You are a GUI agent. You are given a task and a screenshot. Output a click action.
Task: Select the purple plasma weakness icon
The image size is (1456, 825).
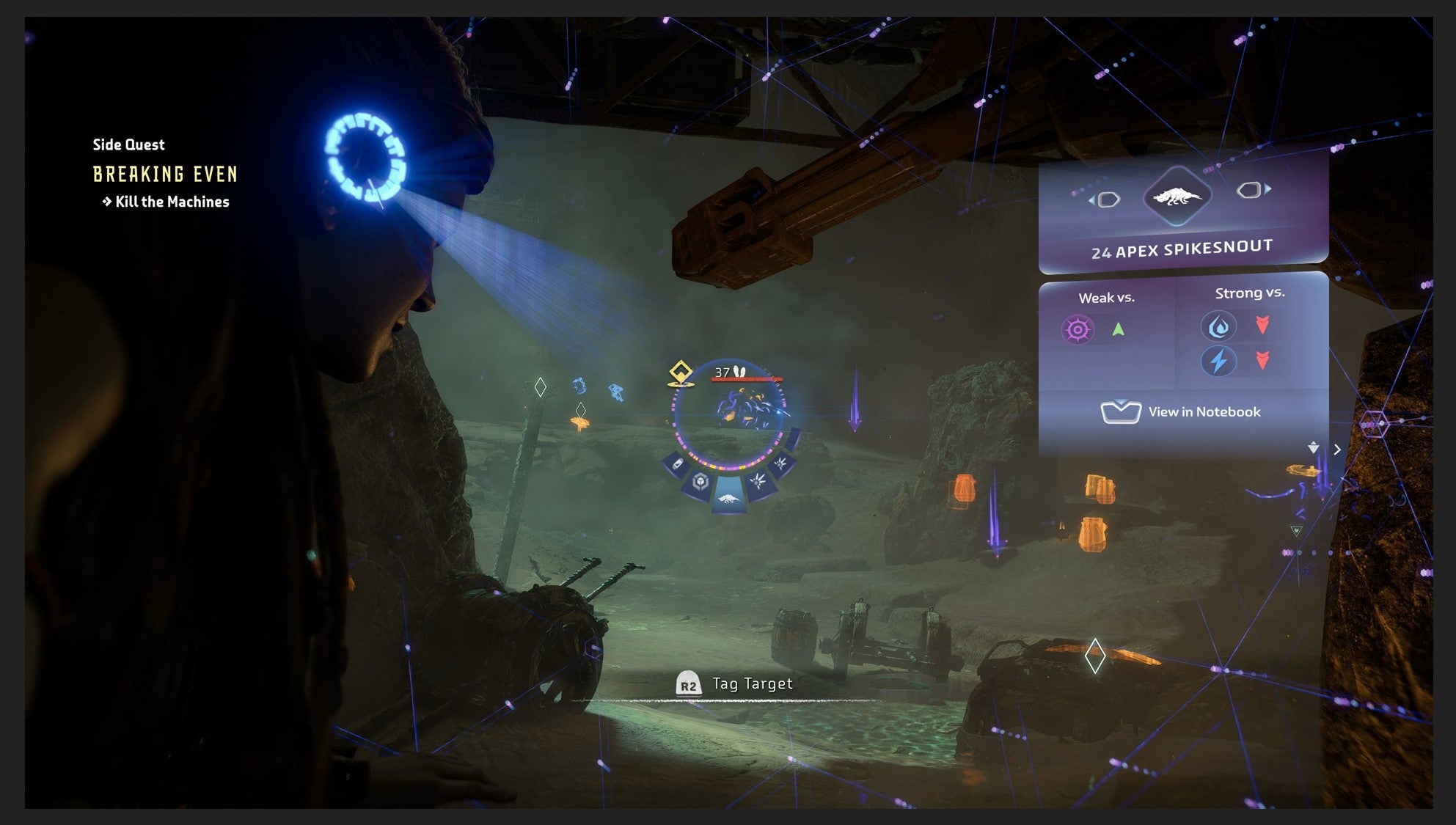click(1078, 330)
